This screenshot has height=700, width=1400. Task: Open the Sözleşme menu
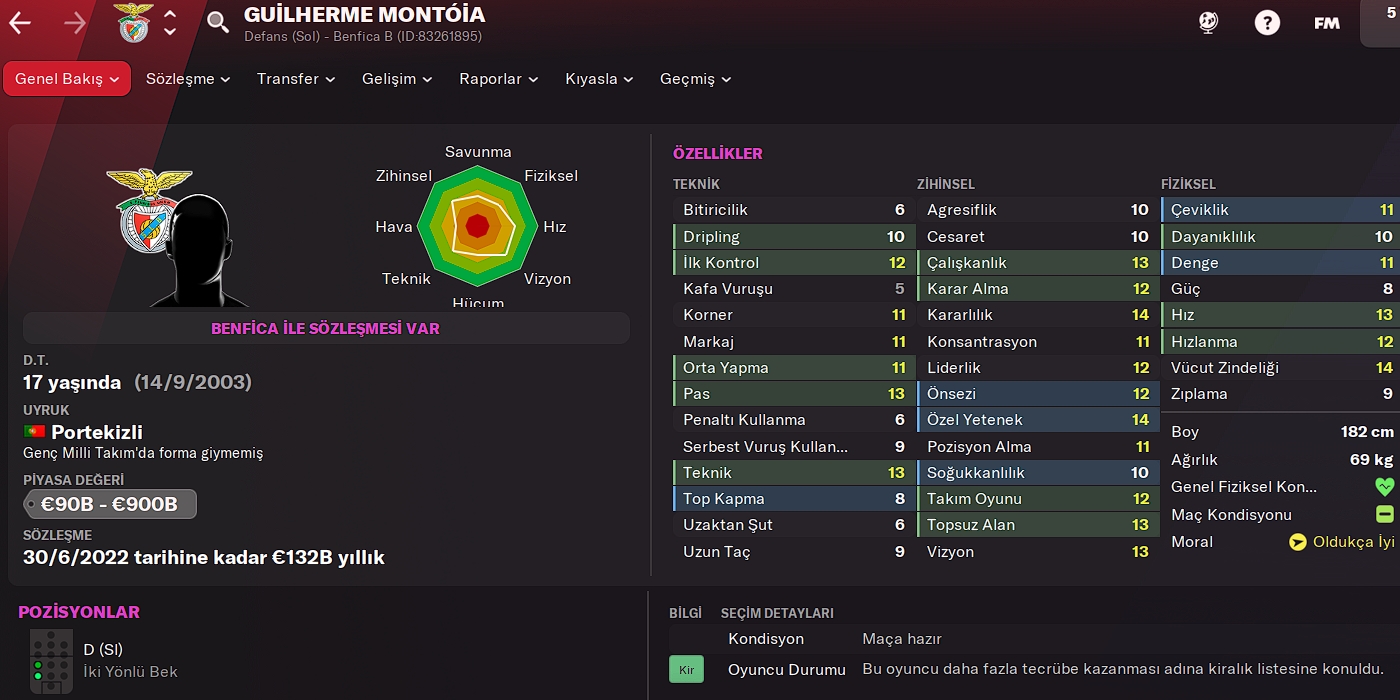[188, 79]
